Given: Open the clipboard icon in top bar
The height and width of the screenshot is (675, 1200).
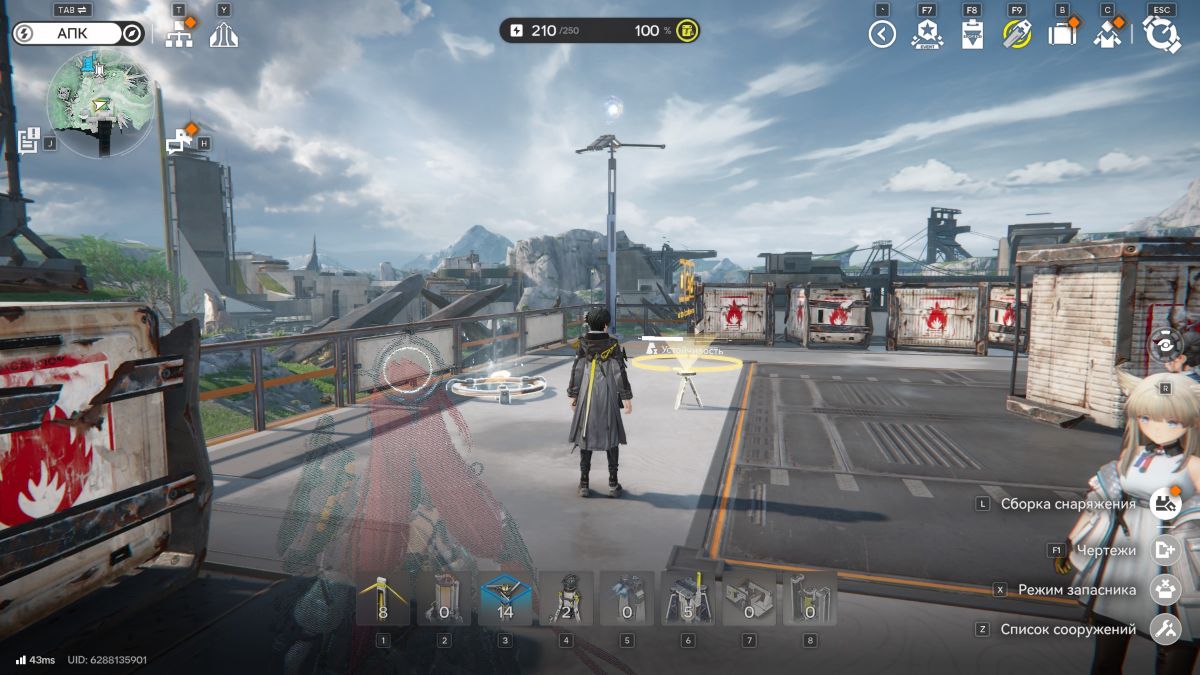Looking at the screenshot, I should (x=972, y=35).
